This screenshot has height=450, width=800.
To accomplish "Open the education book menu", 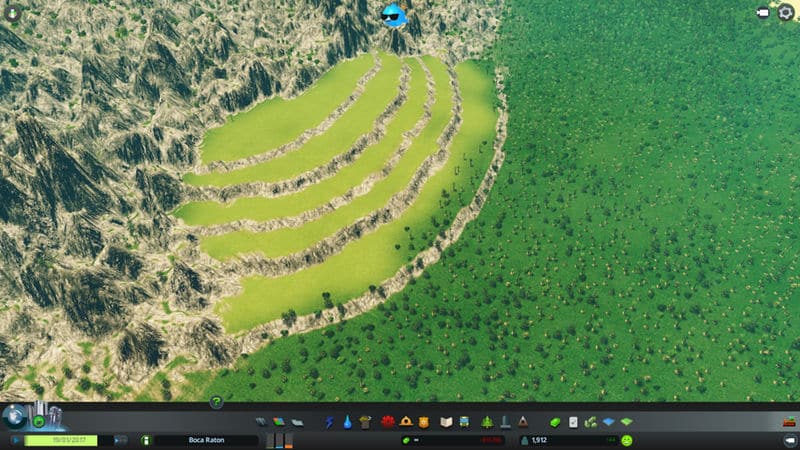I will tap(447, 422).
